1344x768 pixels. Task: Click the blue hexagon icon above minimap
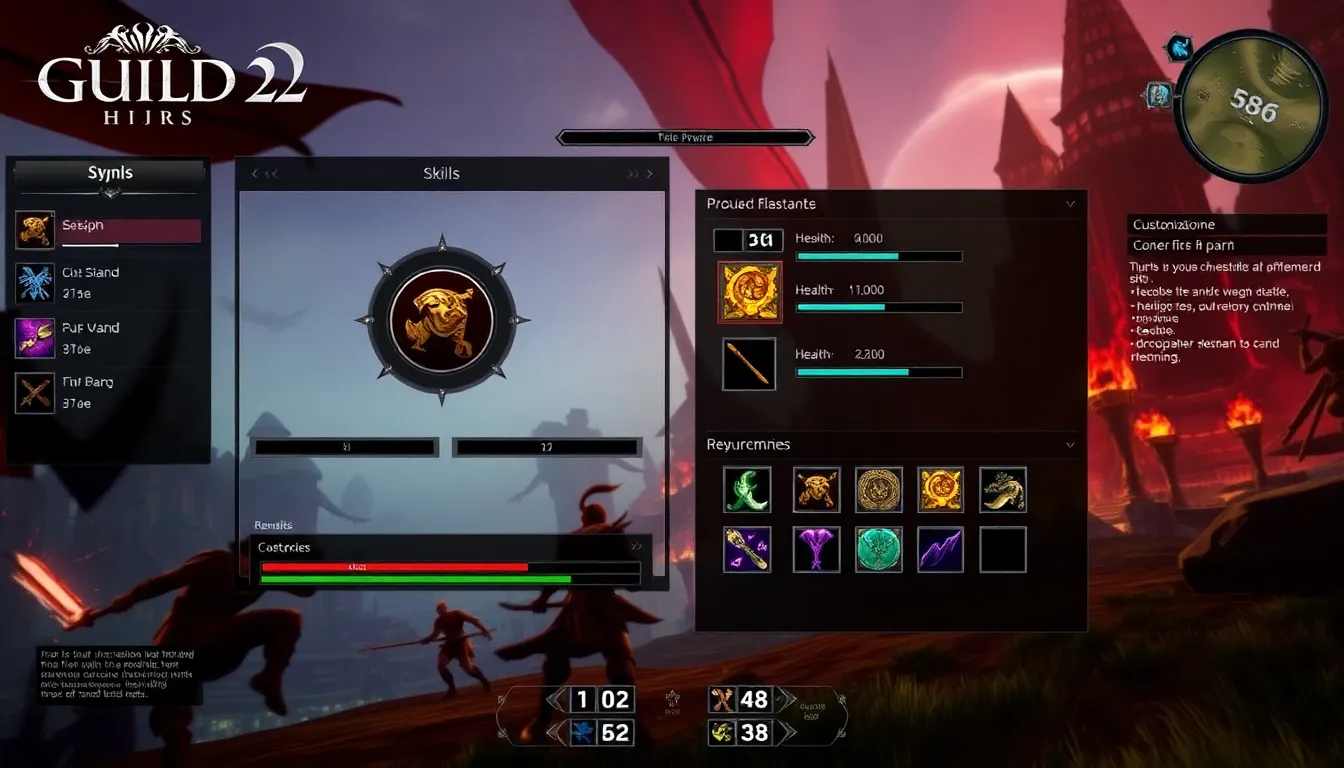point(1180,47)
